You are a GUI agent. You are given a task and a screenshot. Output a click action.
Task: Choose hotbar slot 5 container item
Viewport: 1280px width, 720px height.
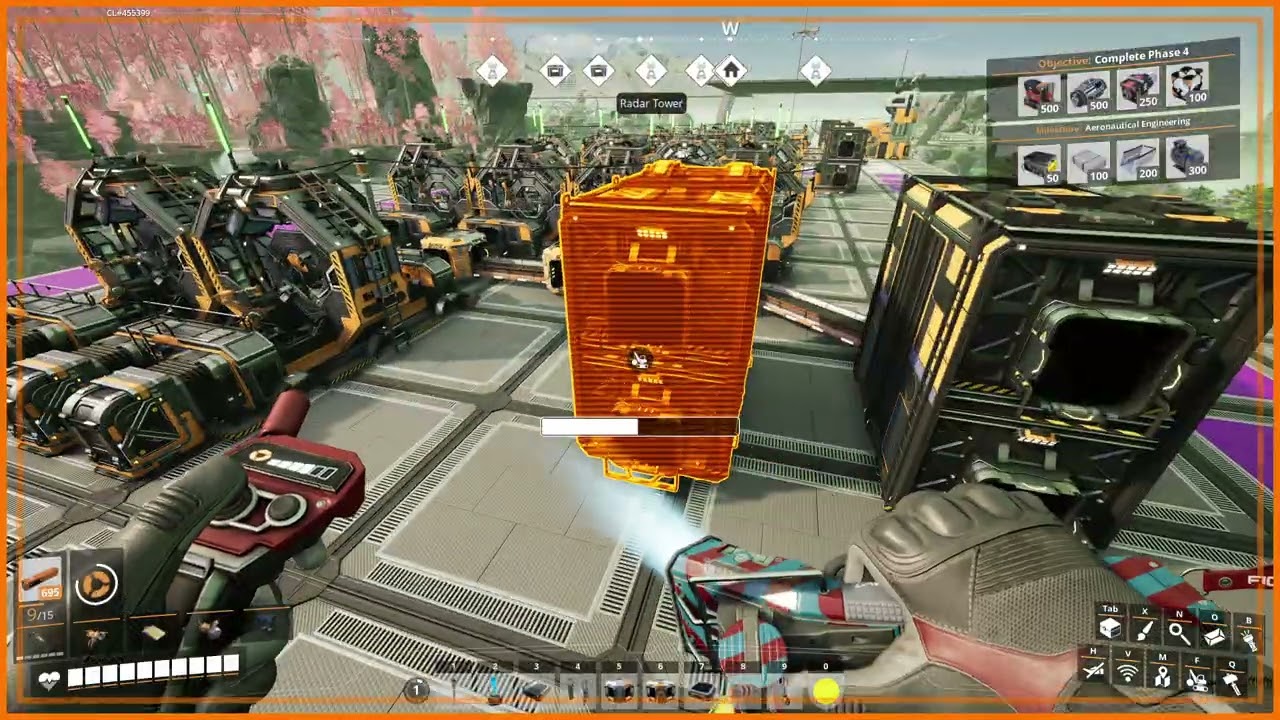click(x=619, y=690)
